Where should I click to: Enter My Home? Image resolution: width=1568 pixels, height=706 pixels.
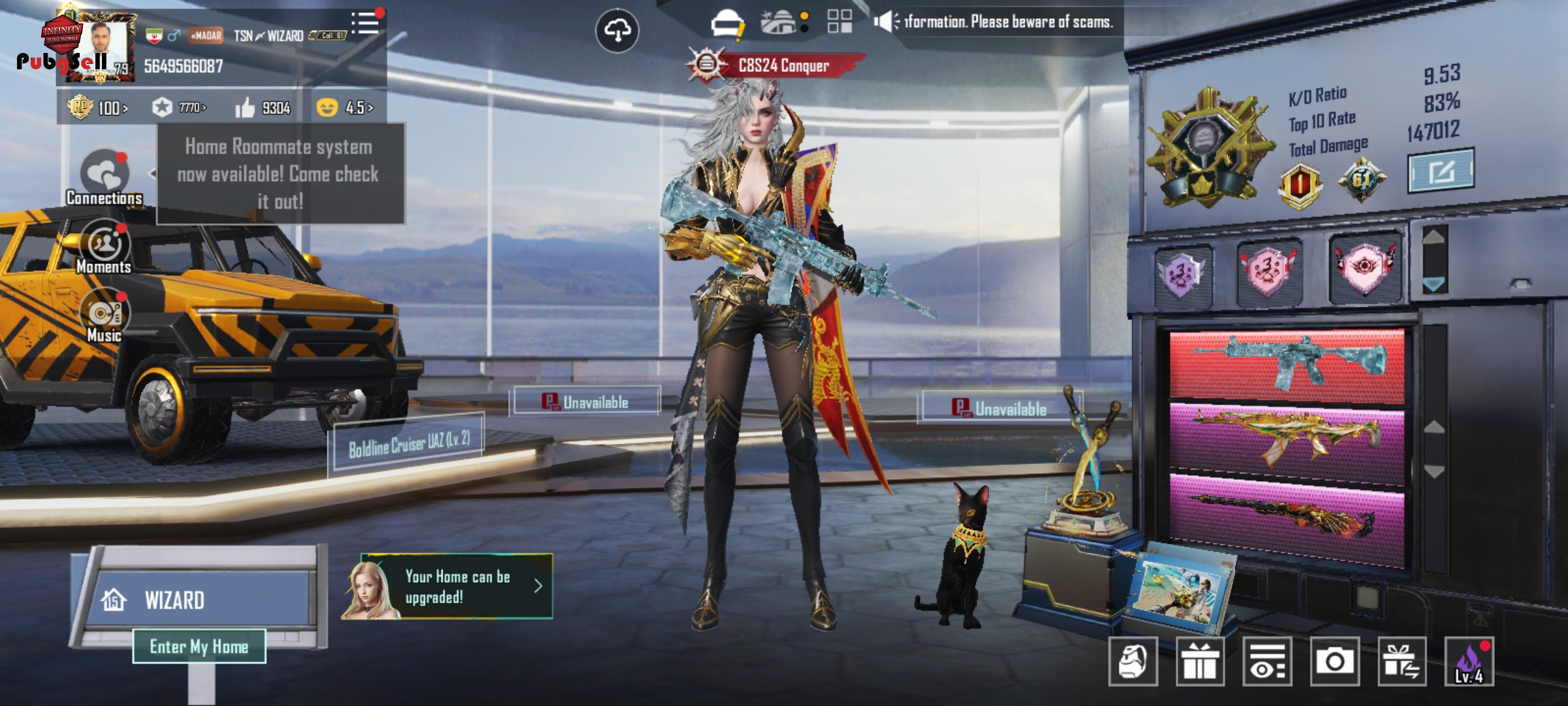click(x=199, y=647)
